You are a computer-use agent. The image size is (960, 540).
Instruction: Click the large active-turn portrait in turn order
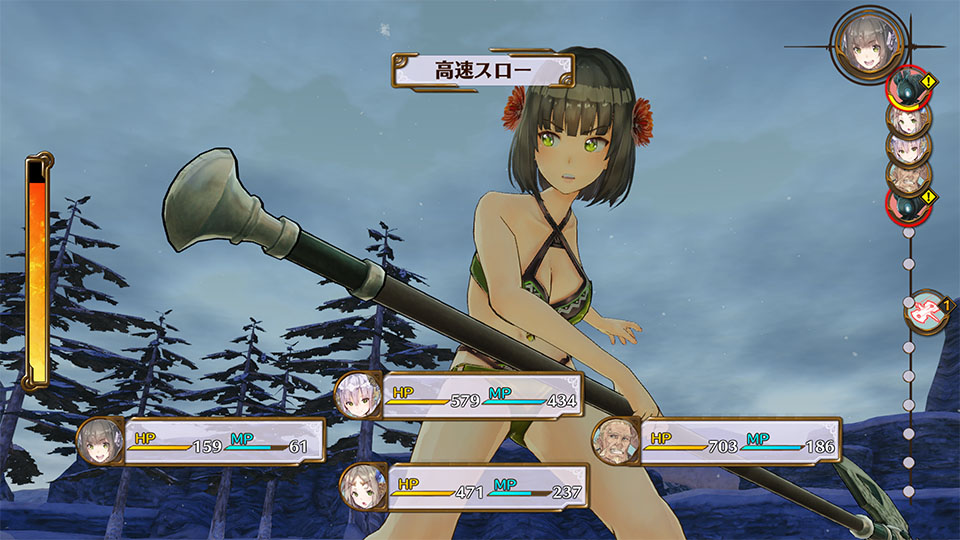click(866, 43)
